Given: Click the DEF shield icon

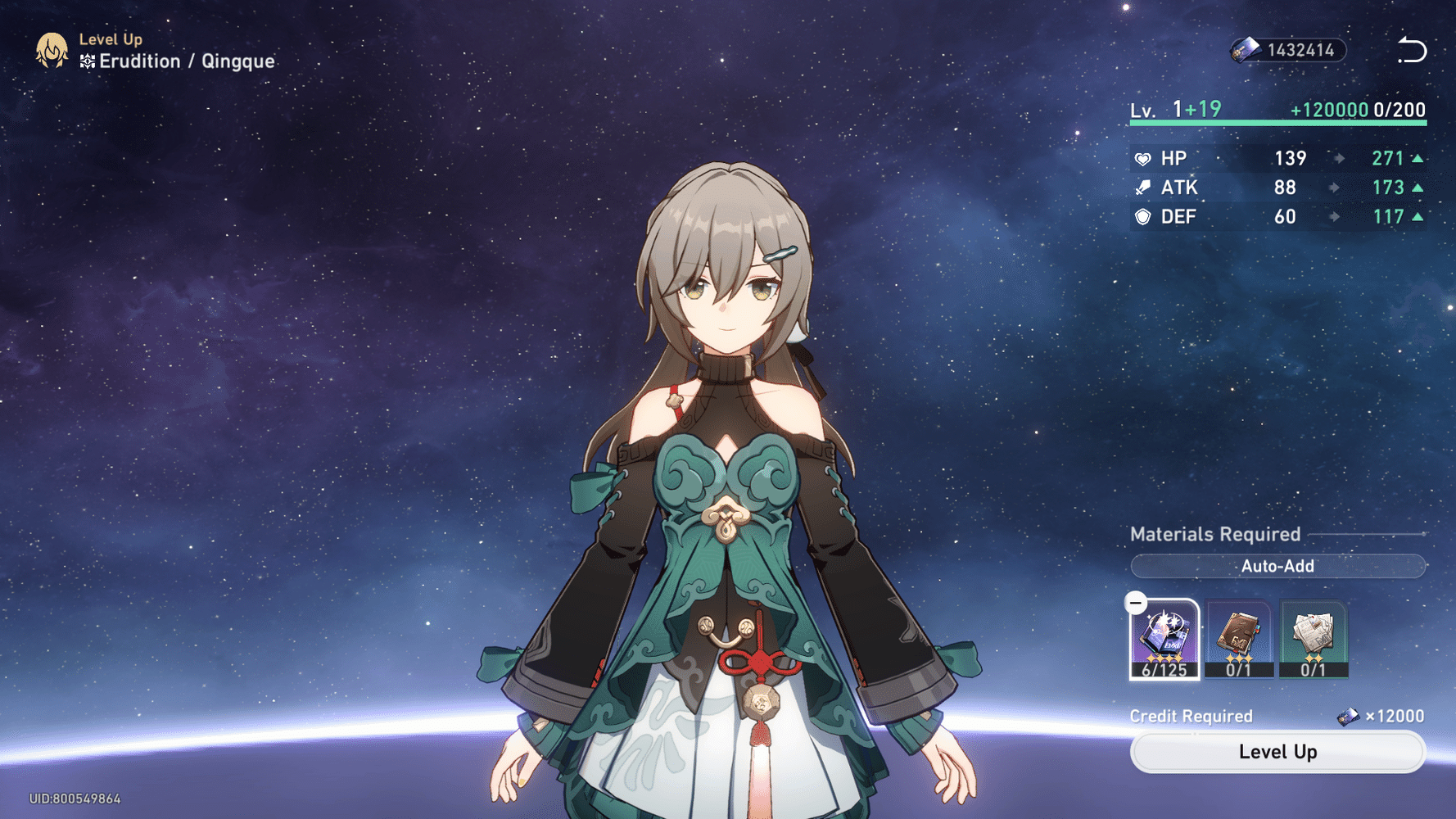Looking at the screenshot, I should coord(1143,217).
